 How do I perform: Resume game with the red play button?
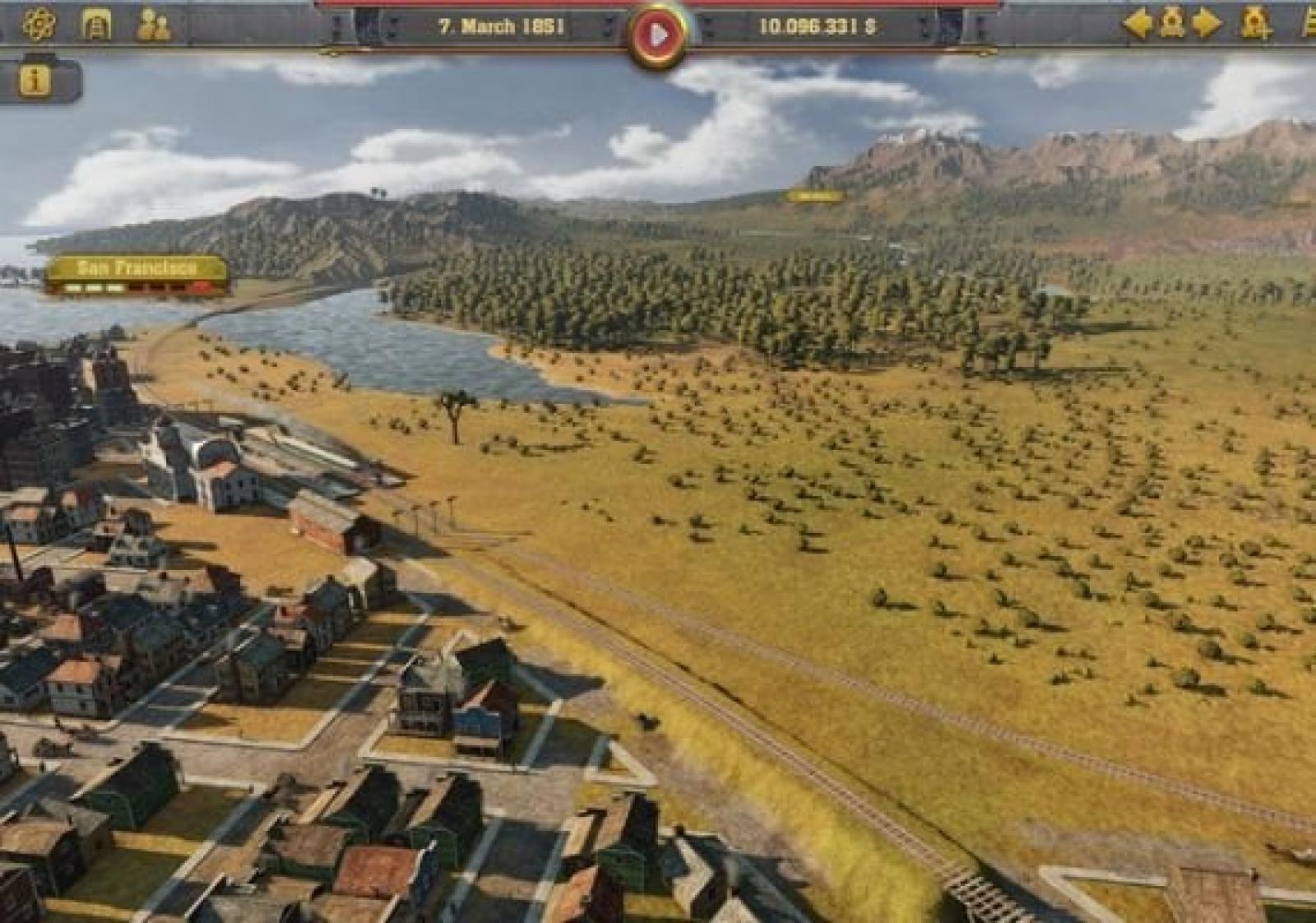[x=658, y=35]
